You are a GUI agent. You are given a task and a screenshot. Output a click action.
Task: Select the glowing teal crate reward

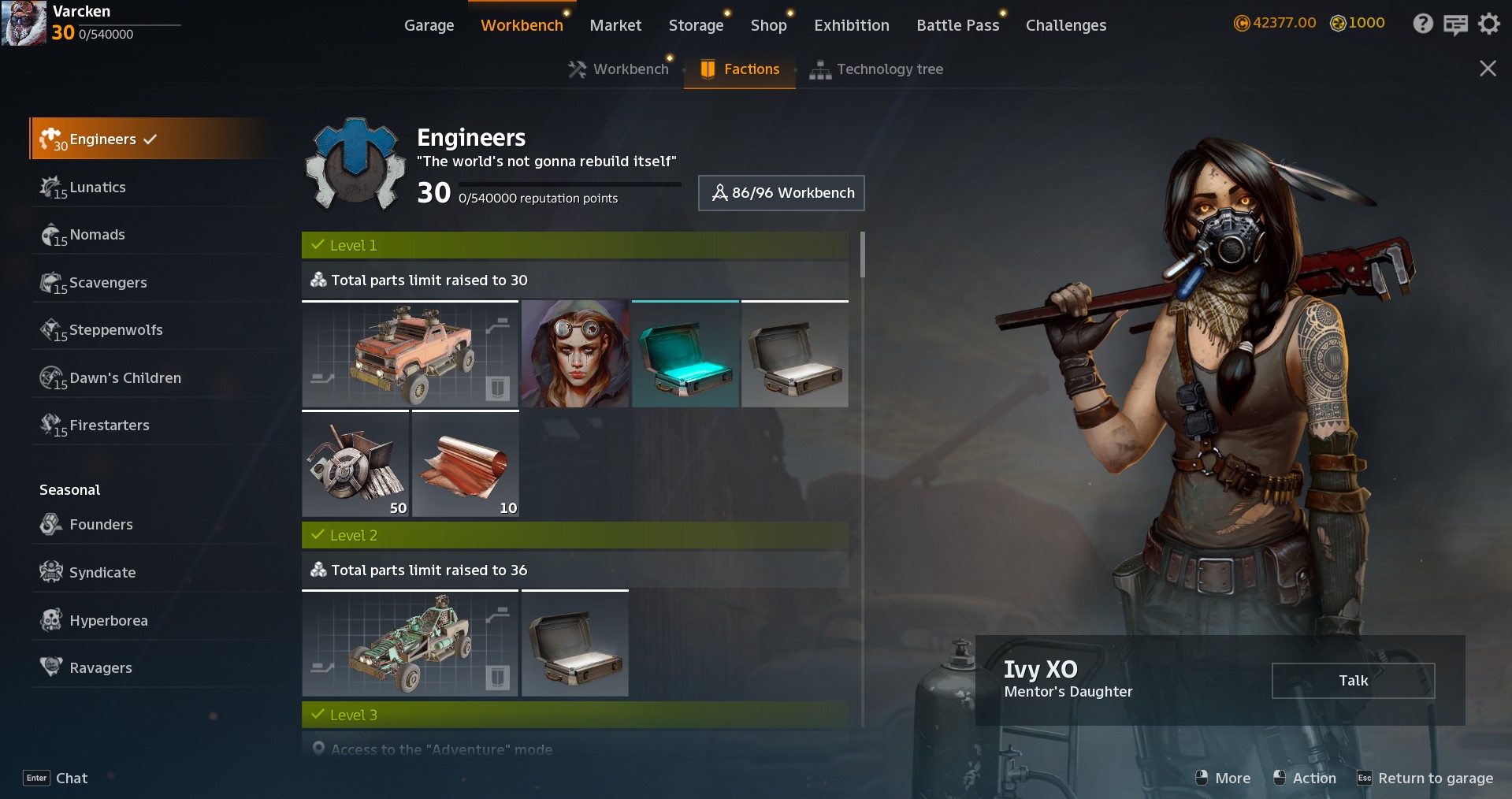coord(685,355)
